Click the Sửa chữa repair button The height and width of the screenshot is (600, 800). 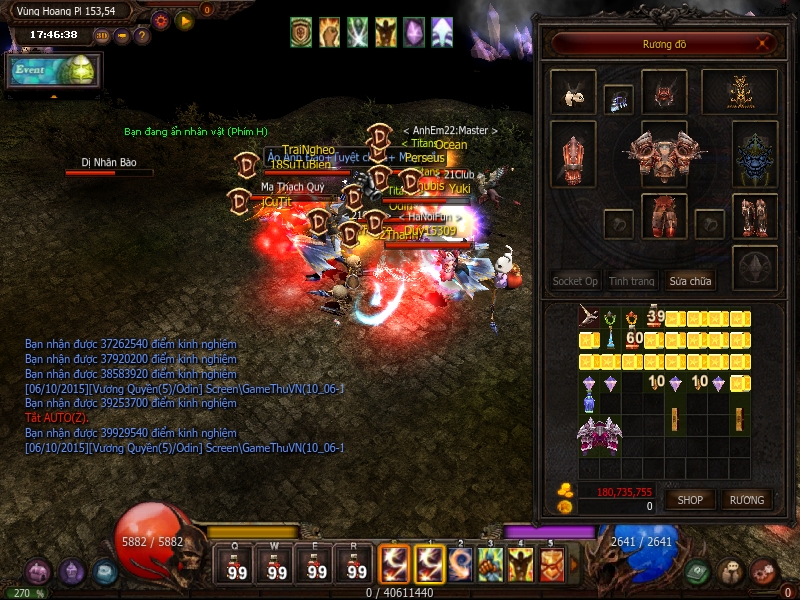(691, 281)
